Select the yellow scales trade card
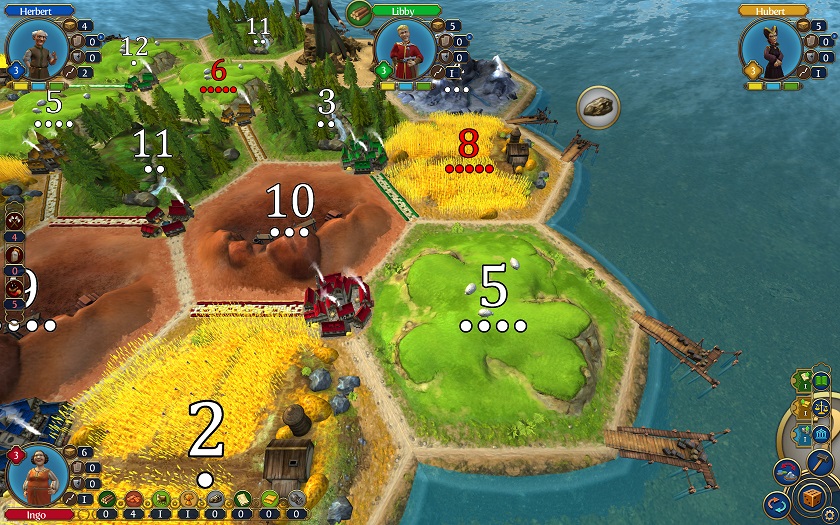Image resolution: width=840 pixels, height=525 pixels. point(821,407)
